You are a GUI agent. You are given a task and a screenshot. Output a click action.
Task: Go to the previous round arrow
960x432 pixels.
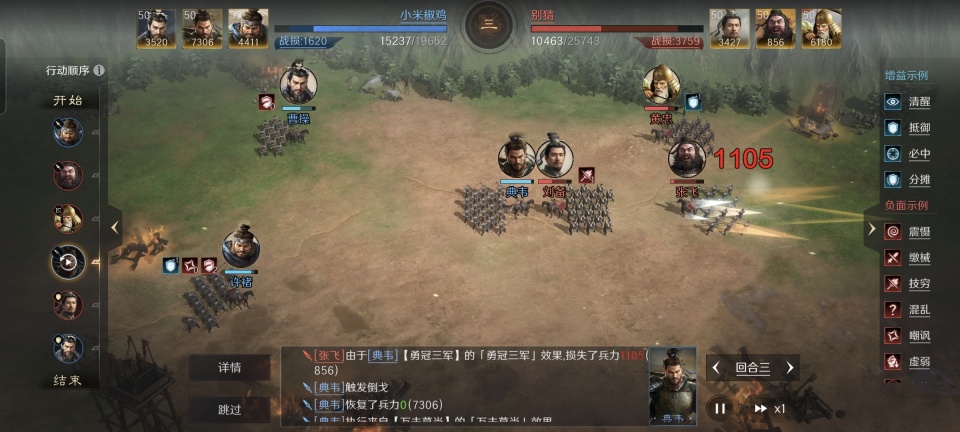tap(716, 368)
